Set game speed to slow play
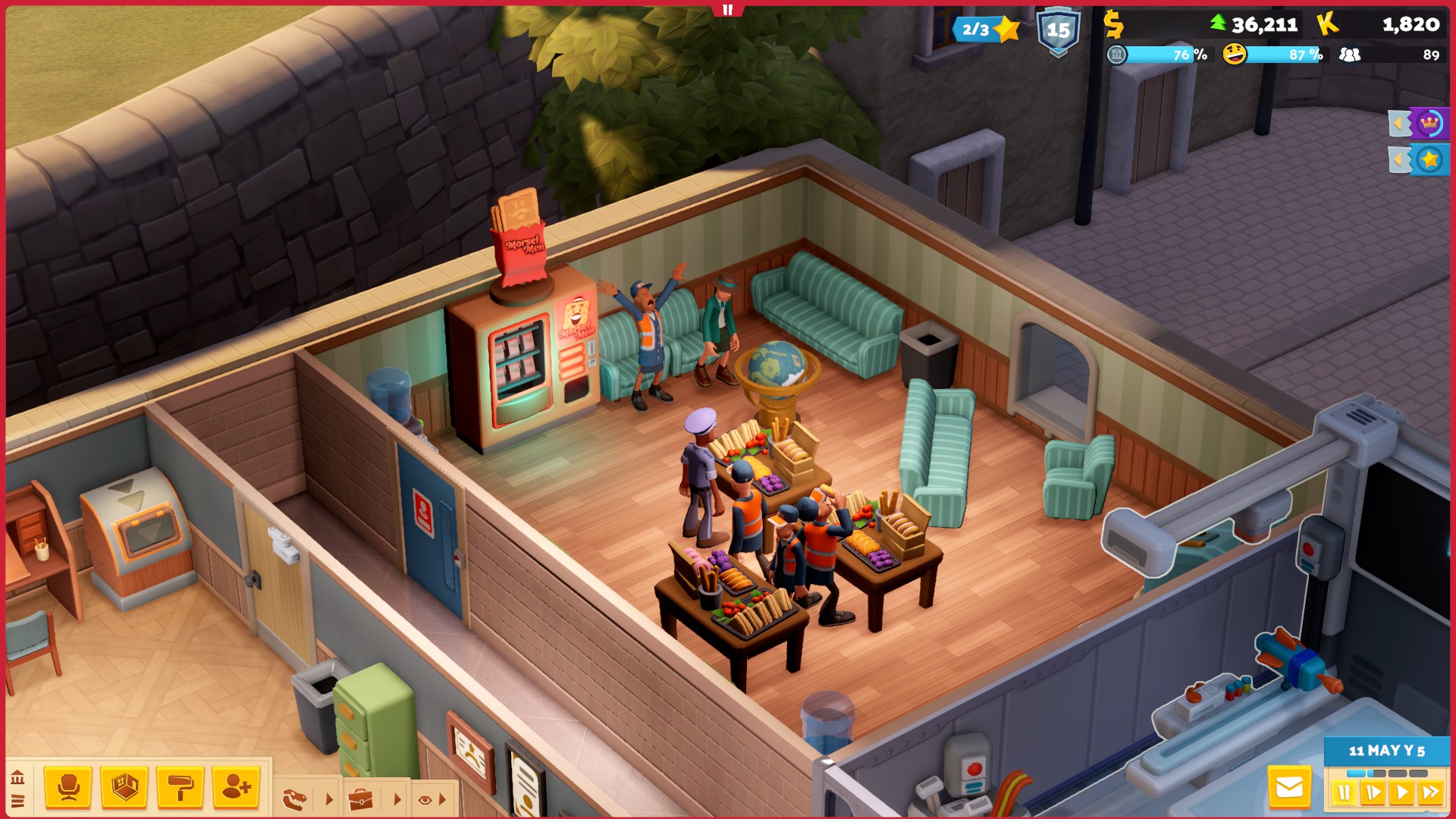Image resolution: width=1456 pixels, height=819 pixels. tap(1373, 793)
